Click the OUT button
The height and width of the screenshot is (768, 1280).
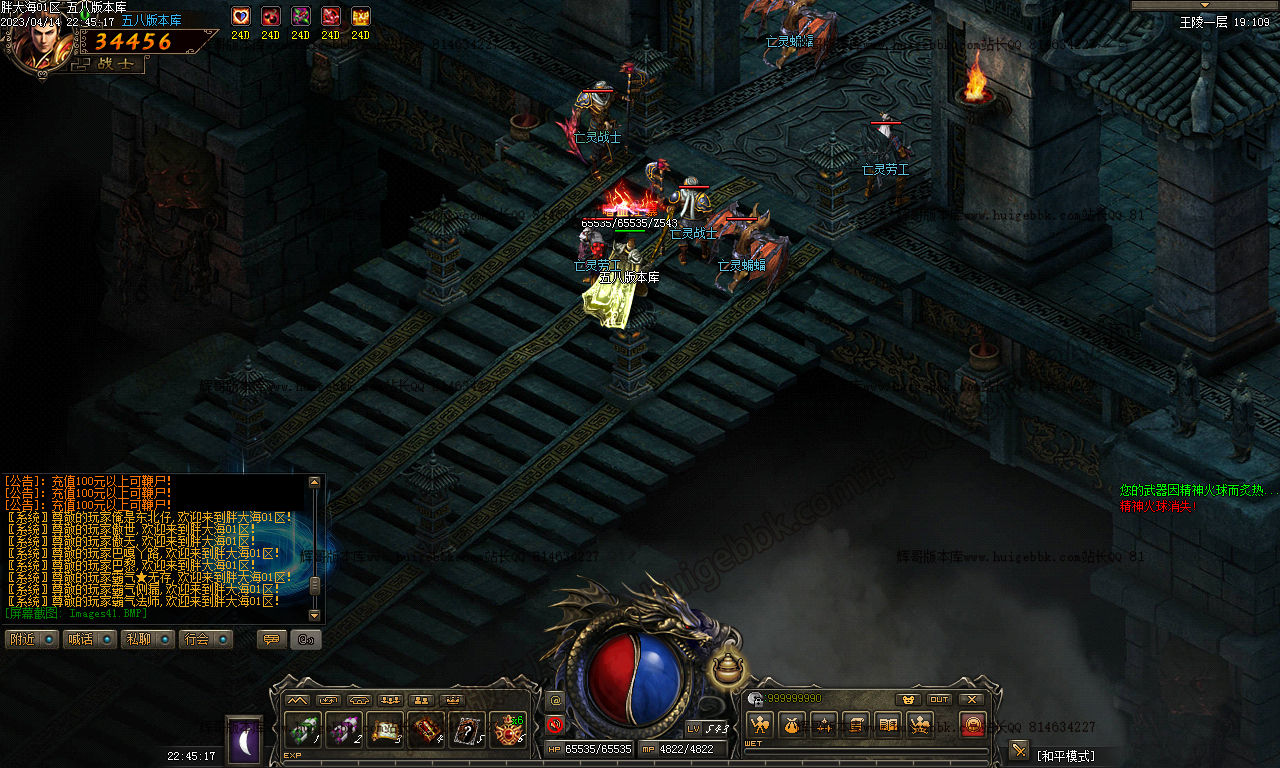pos(939,699)
